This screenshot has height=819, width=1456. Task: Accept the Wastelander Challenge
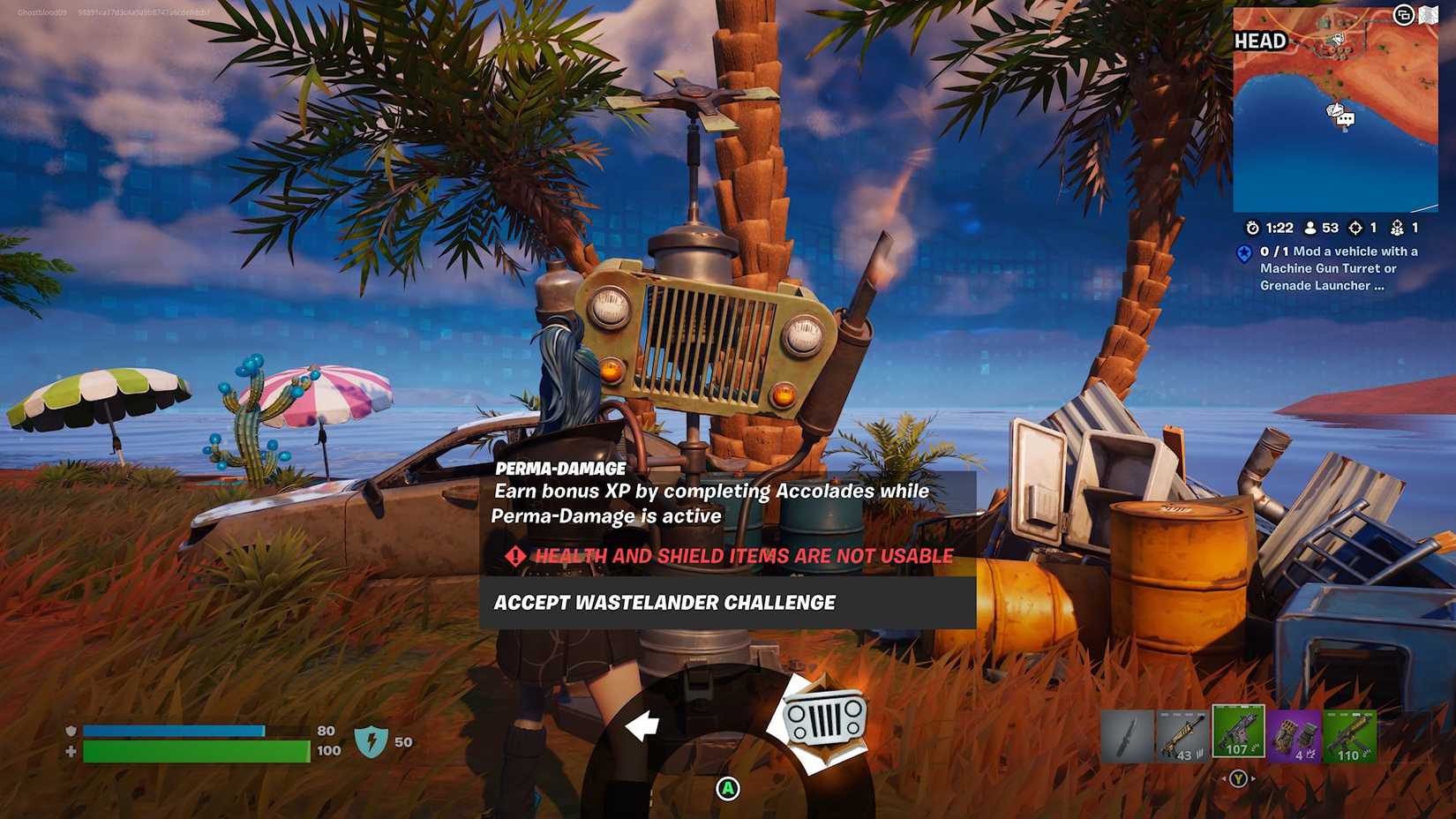point(665,603)
